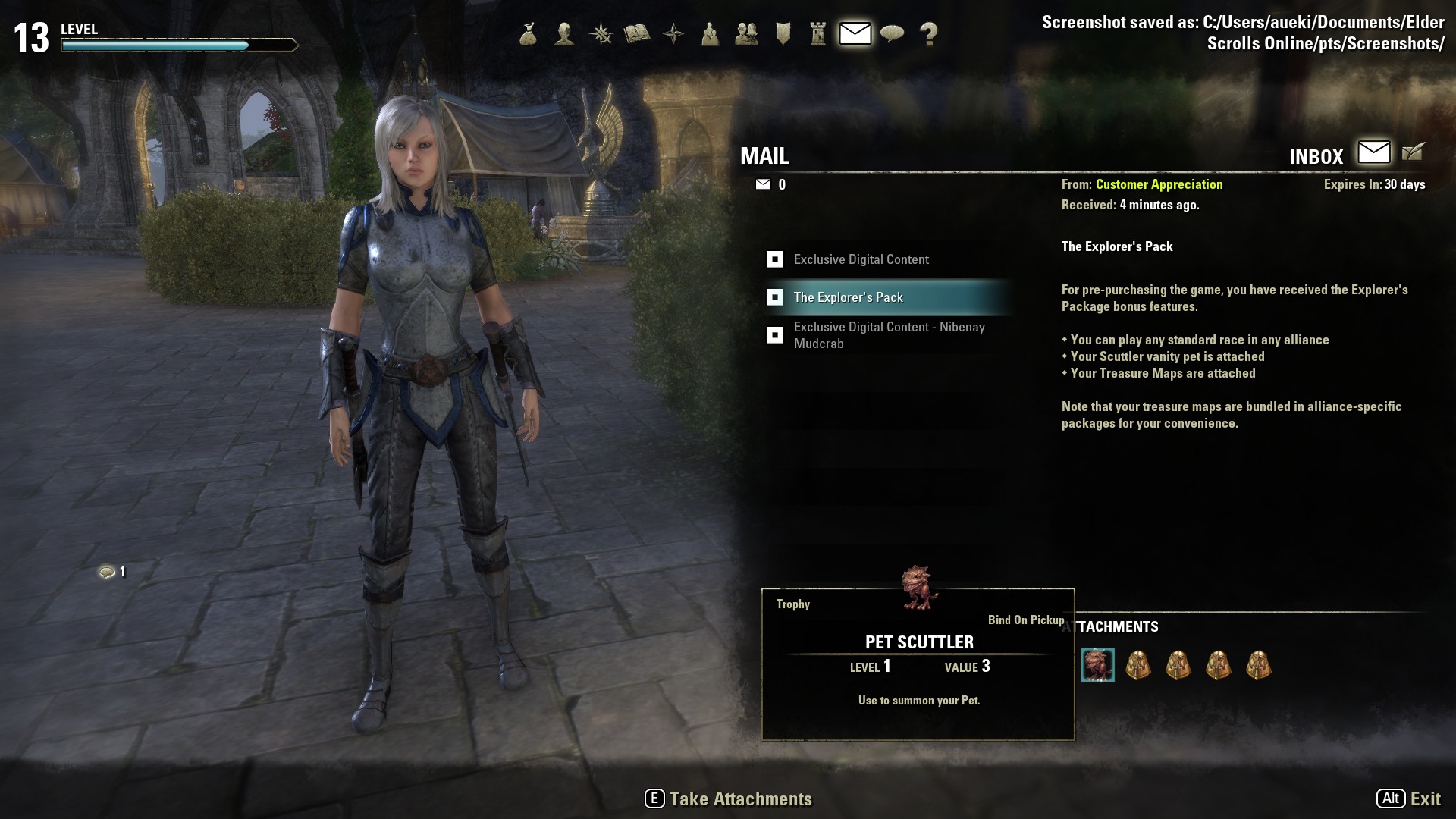This screenshot has height=819, width=1456.
Task: Switch to the Inbox envelope tab
Action: [x=1373, y=152]
